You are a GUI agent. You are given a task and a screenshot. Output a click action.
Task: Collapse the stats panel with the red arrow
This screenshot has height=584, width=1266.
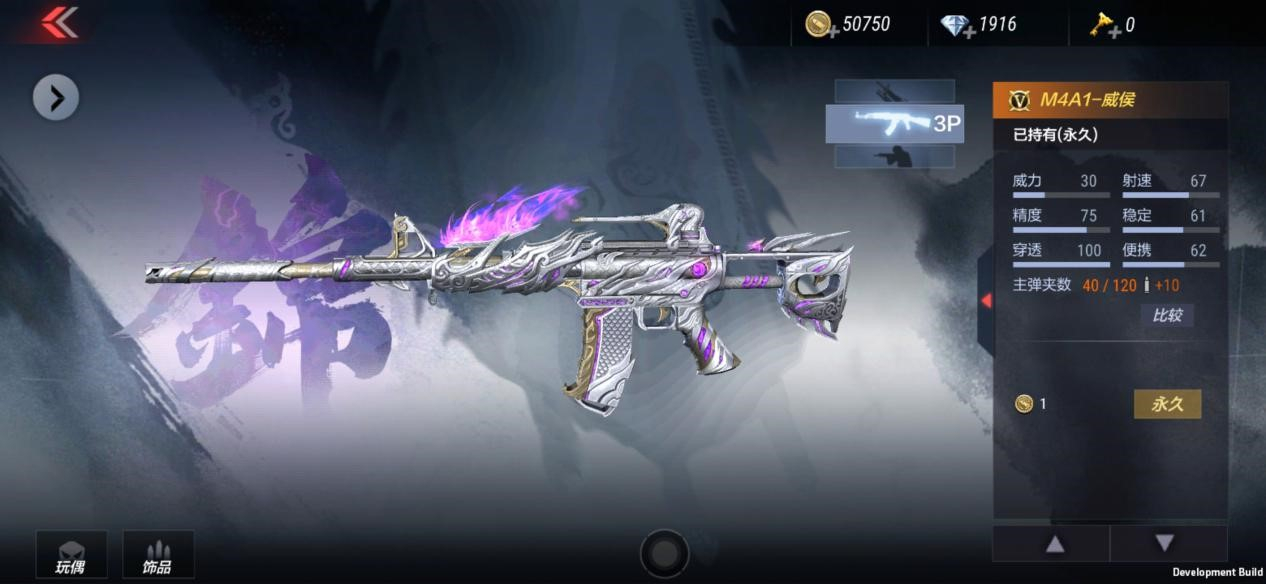click(986, 300)
